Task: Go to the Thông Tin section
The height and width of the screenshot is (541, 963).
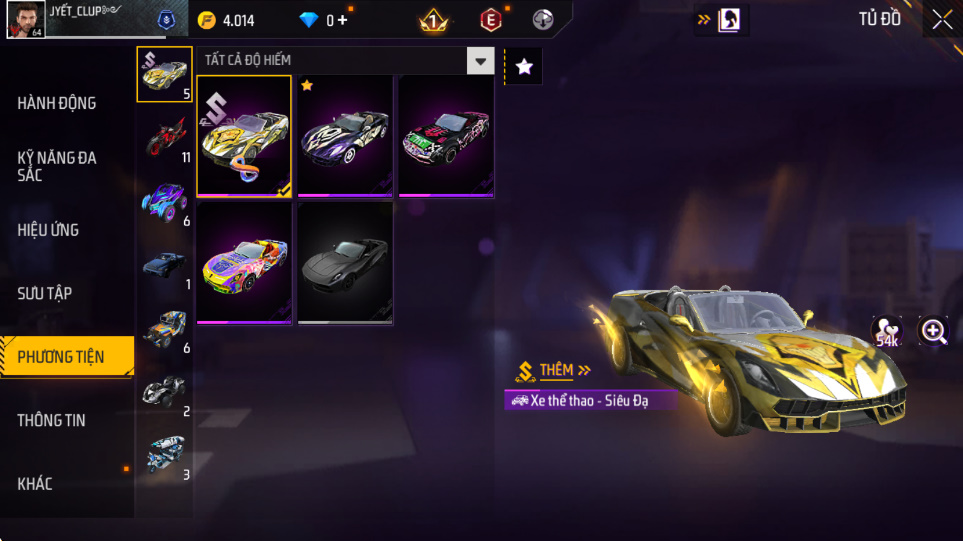Action: tap(51, 420)
